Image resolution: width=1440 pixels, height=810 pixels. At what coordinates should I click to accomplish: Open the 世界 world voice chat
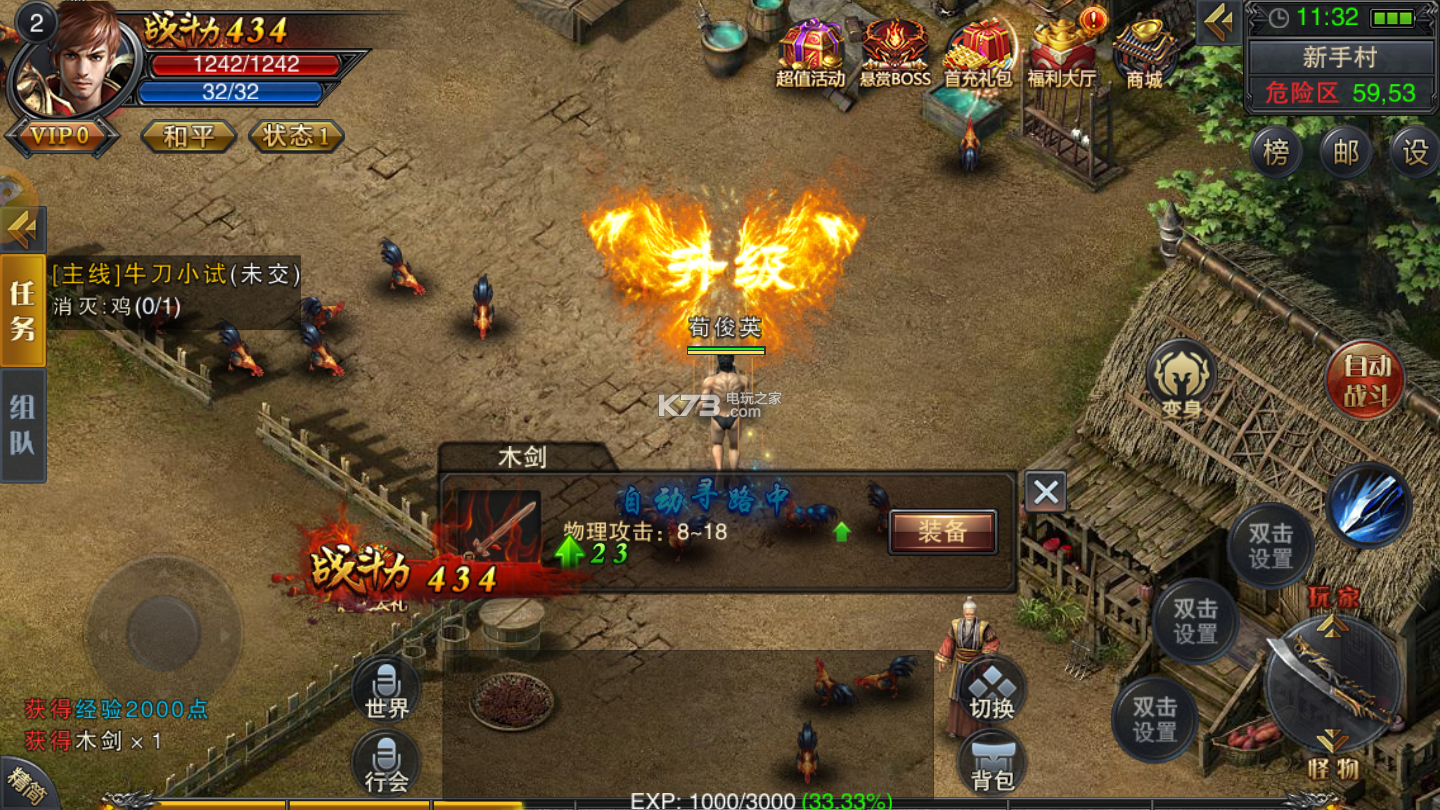pos(387,690)
